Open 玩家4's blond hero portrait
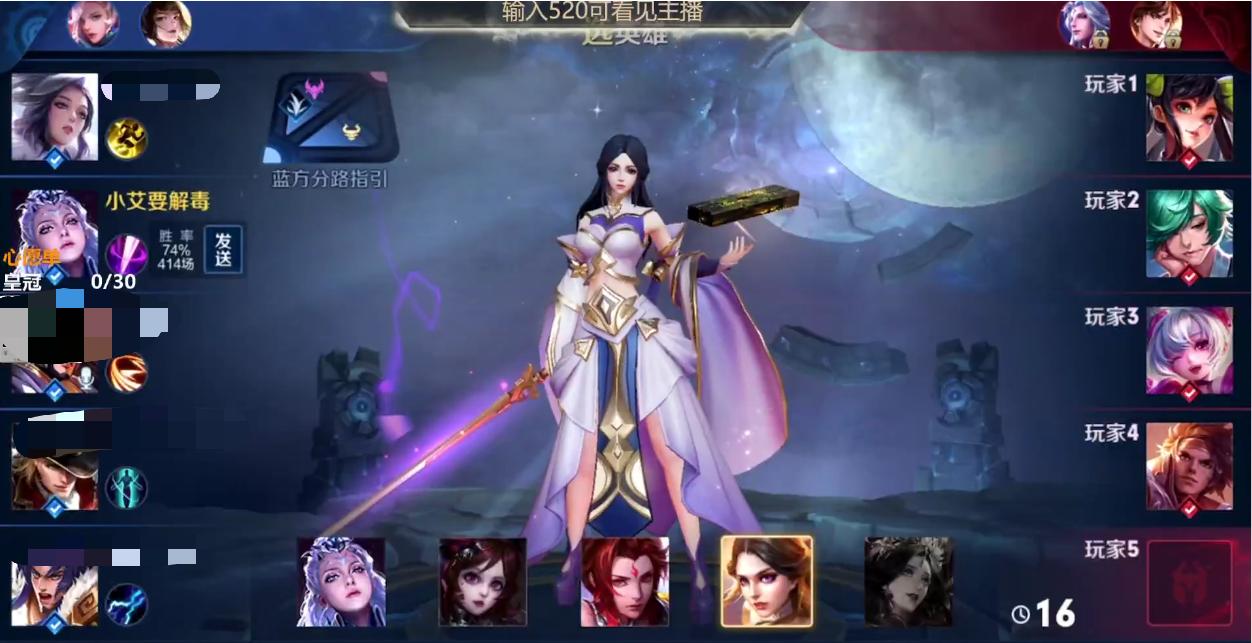This screenshot has width=1252, height=643. [x=1189, y=467]
